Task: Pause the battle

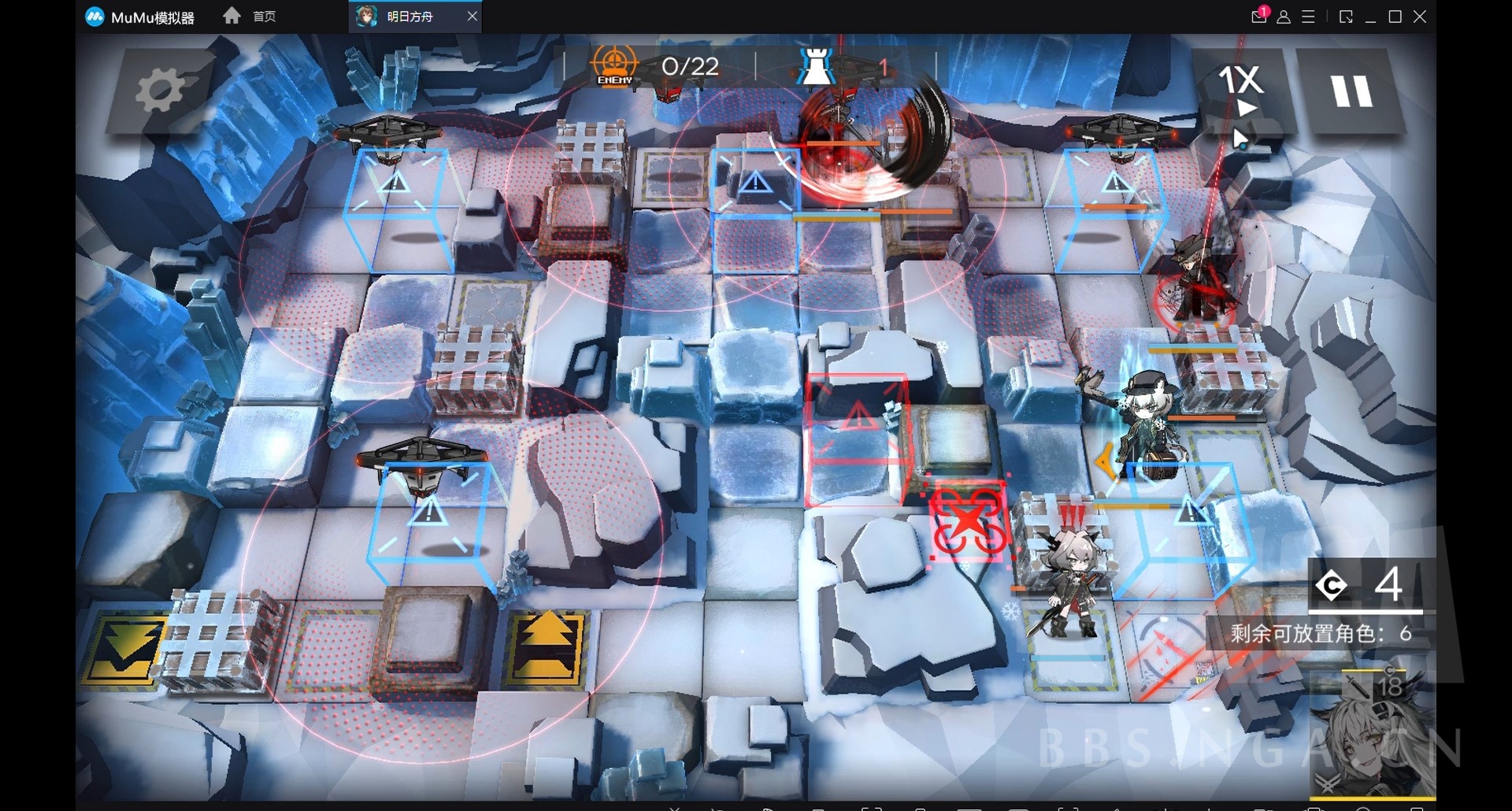Action: tap(1351, 91)
